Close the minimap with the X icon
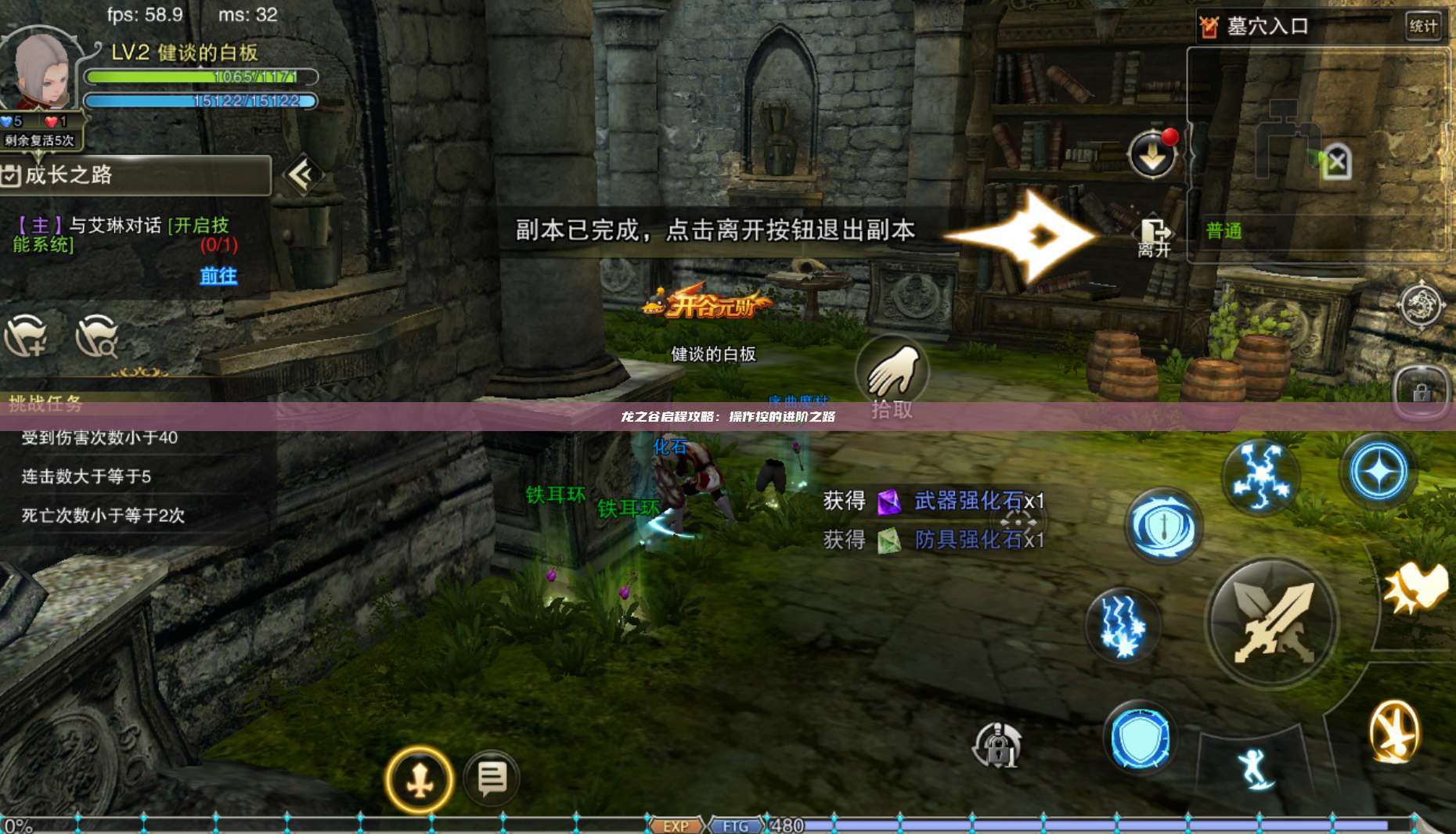Viewport: 1456px width, 834px height. [x=1339, y=163]
